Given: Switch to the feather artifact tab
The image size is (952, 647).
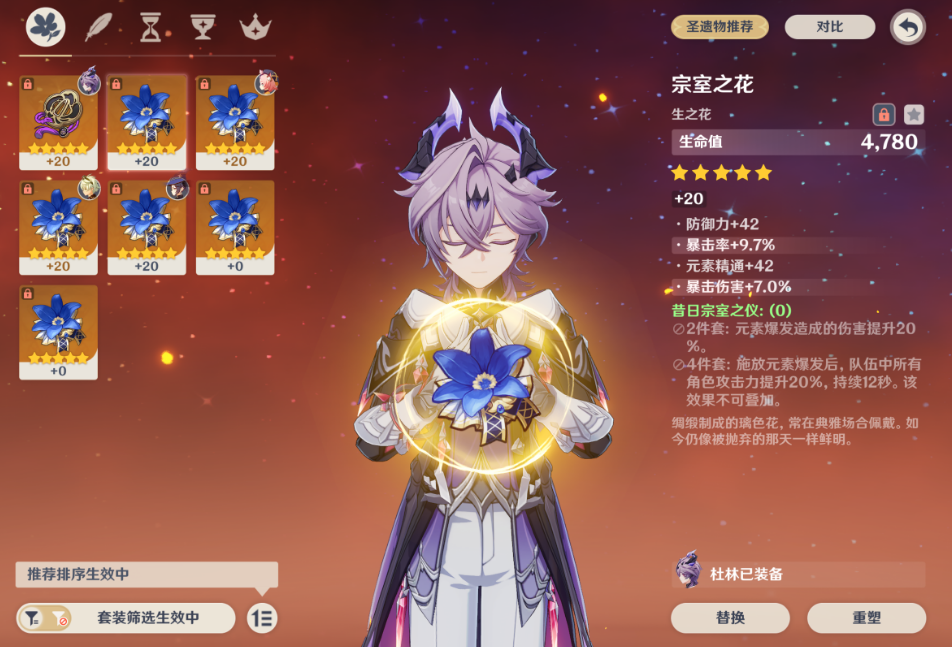Looking at the screenshot, I should [98, 27].
